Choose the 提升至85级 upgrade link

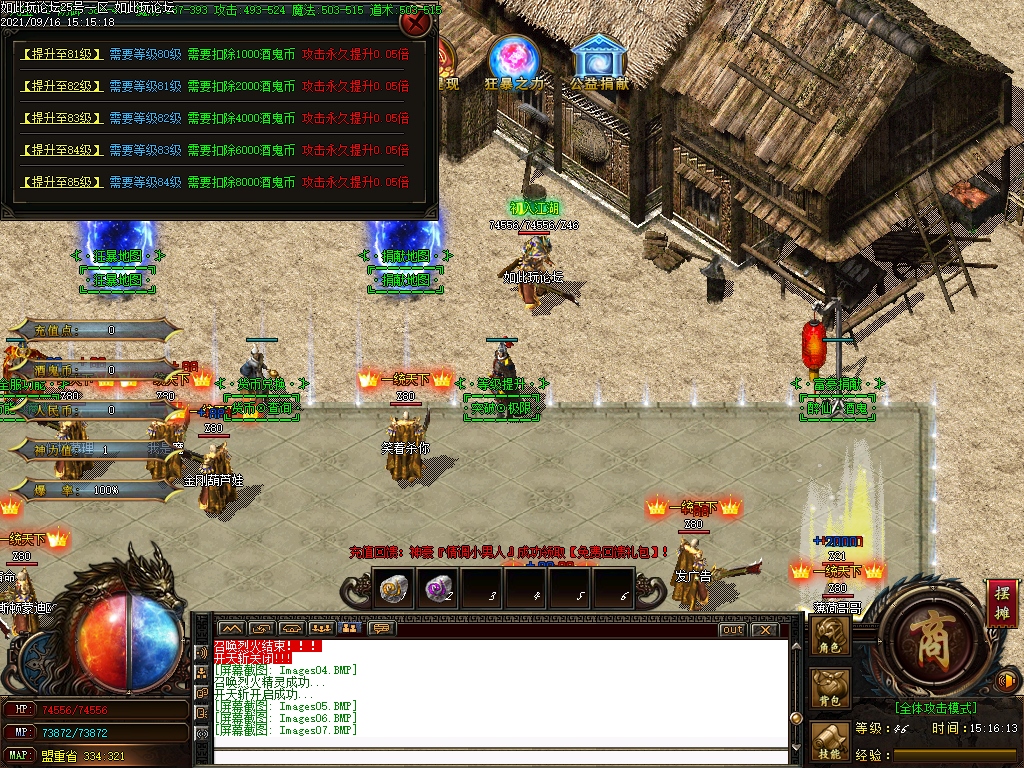tap(61, 182)
